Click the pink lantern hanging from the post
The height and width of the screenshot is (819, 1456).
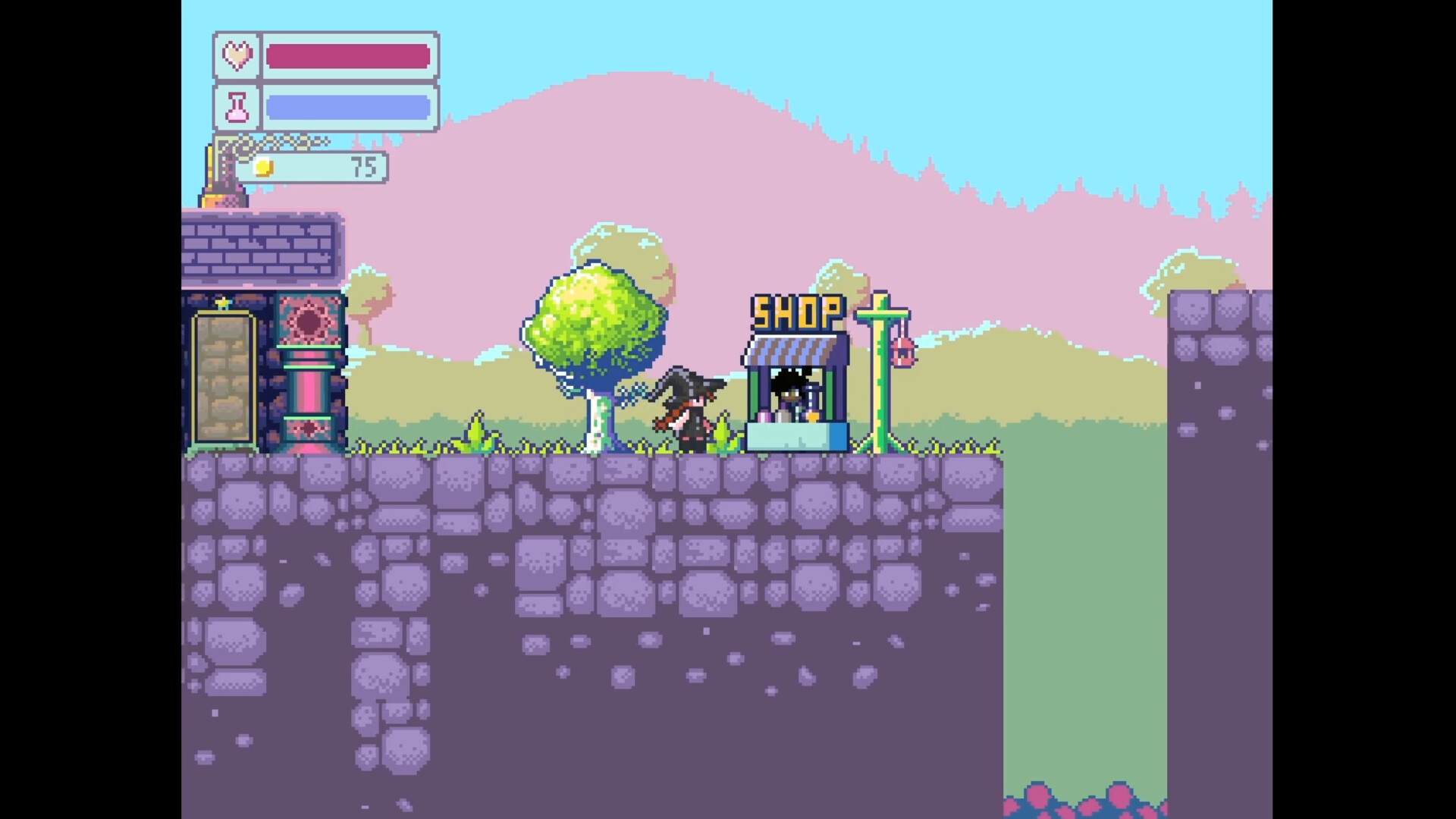pos(902,350)
